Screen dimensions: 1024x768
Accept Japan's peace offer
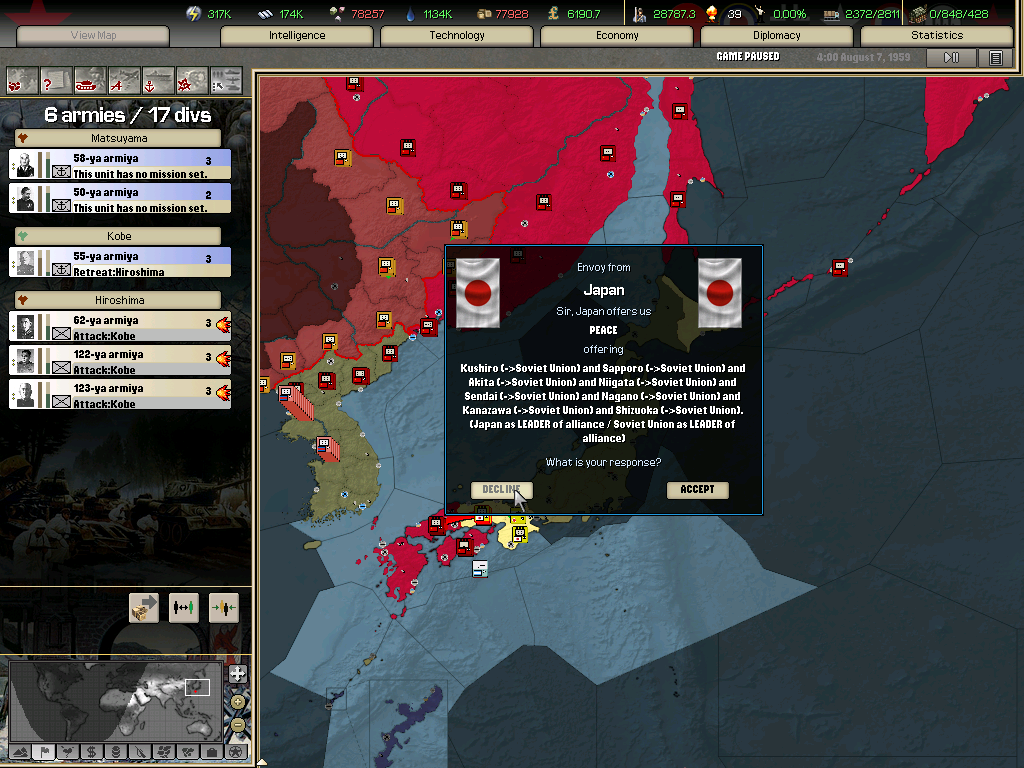(x=697, y=490)
